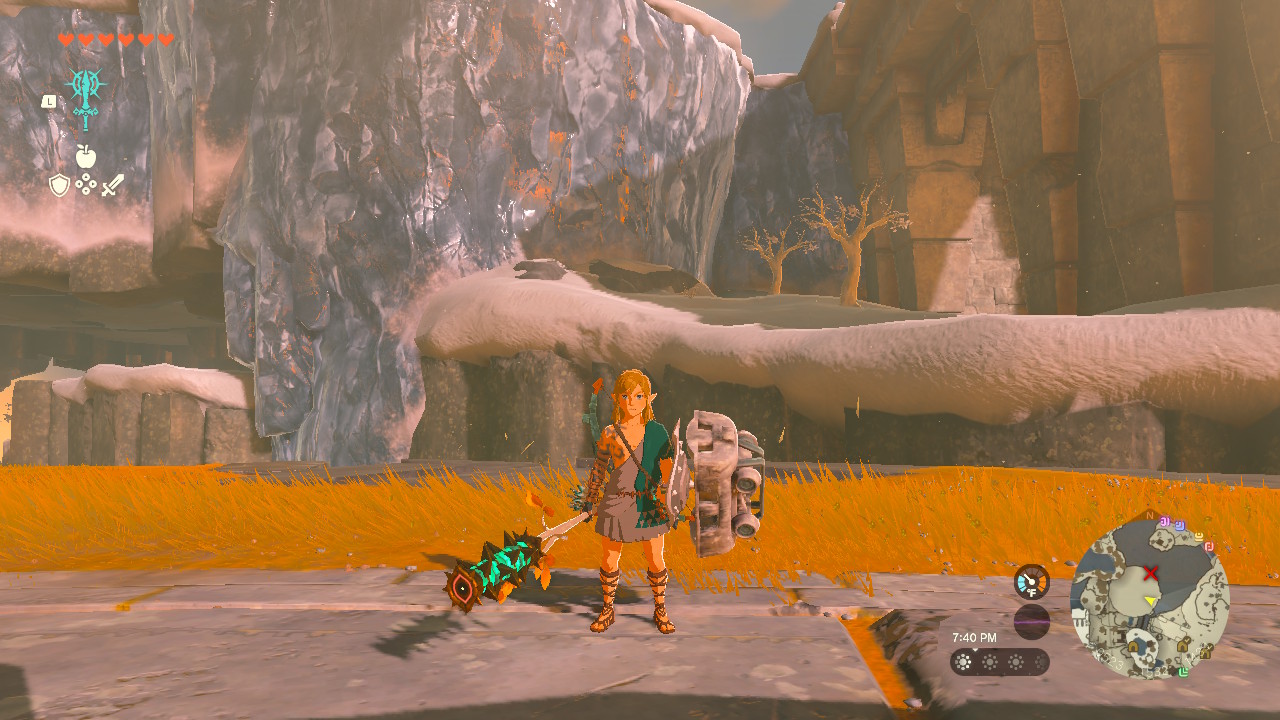This screenshot has height=720, width=1280.
Task: Click the yellow player arrow on minimap
Action: [x=1151, y=601]
